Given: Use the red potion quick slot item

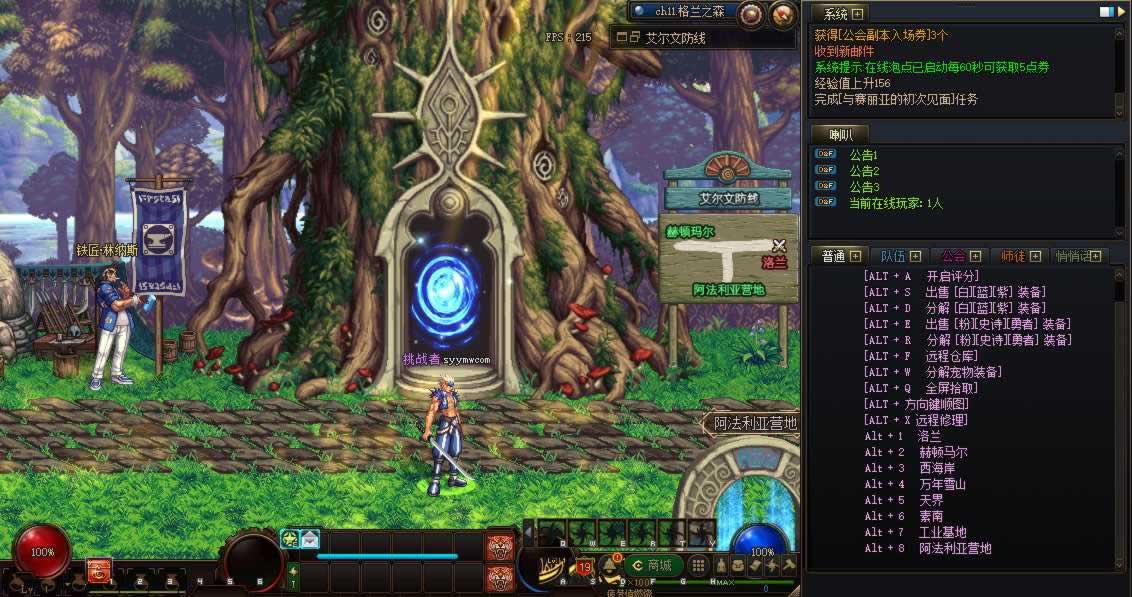Looking at the screenshot, I should click(99, 571).
